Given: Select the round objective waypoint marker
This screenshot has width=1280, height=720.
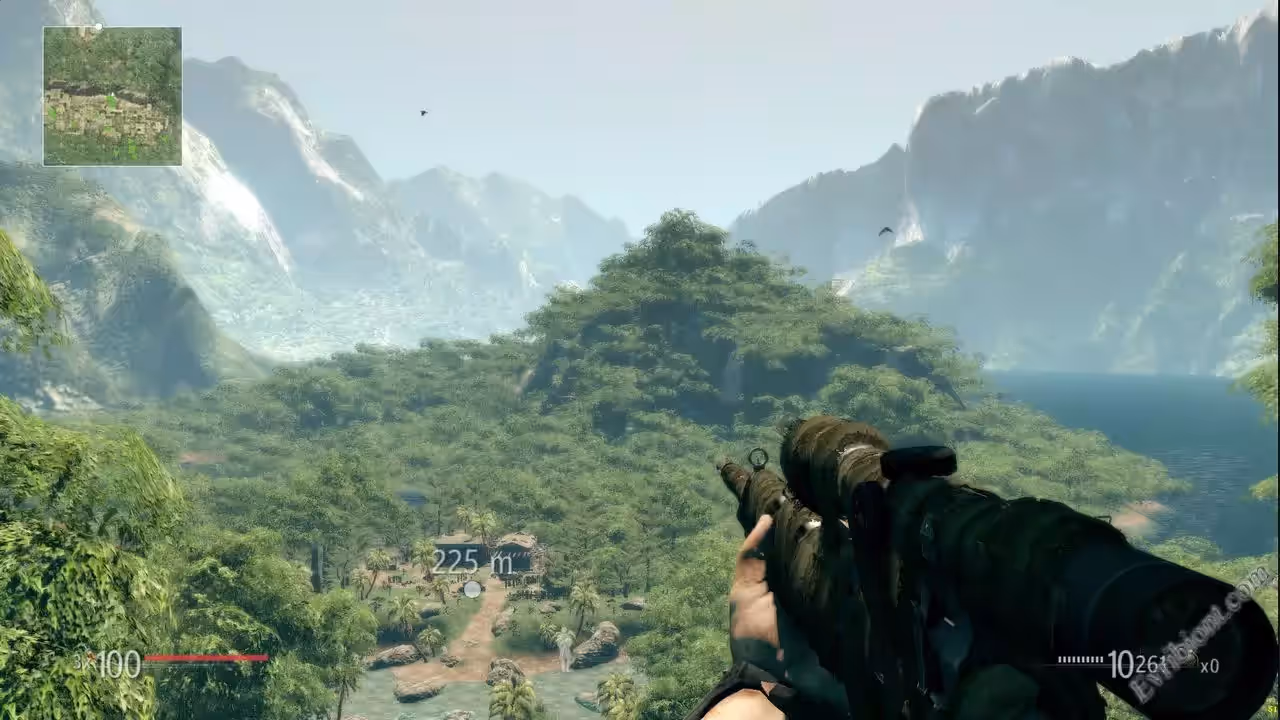Looking at the screenshot, I should (x=472, y=589).
